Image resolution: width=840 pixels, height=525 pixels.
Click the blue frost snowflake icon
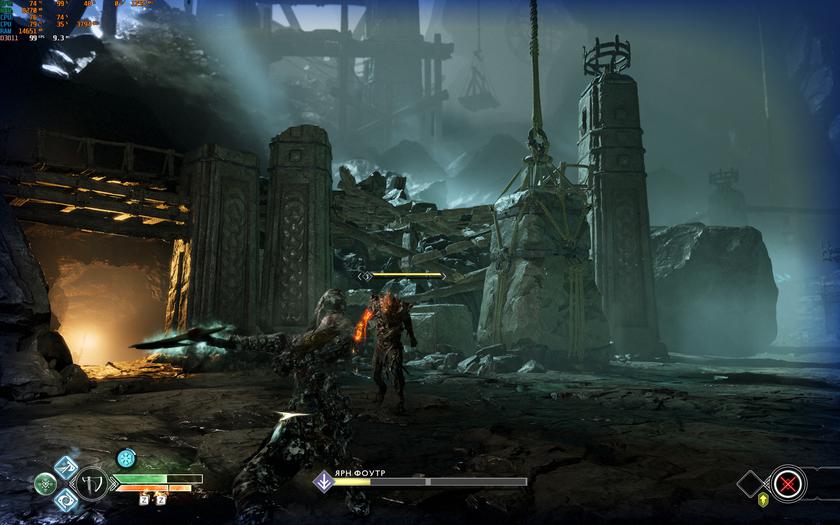126,458
